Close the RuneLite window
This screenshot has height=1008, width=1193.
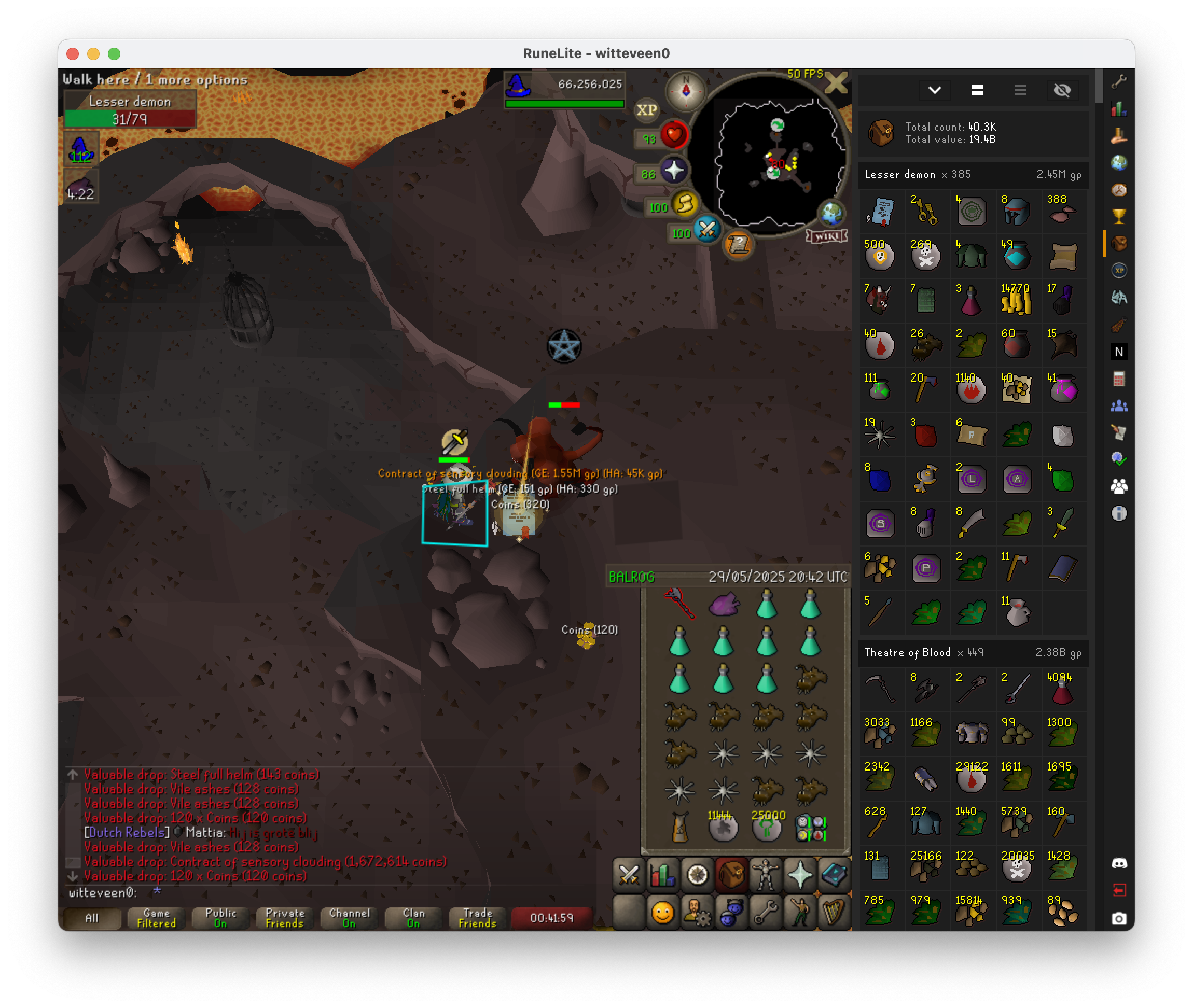73,54
